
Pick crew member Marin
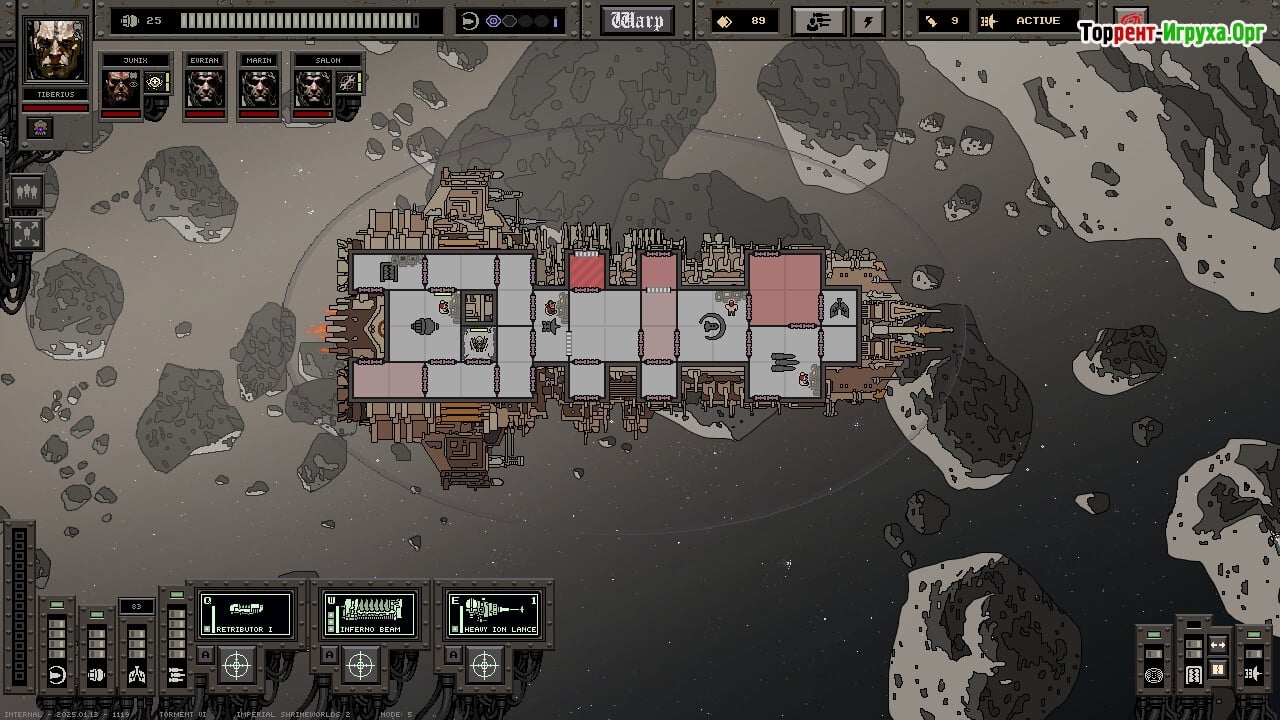(259, 88)
